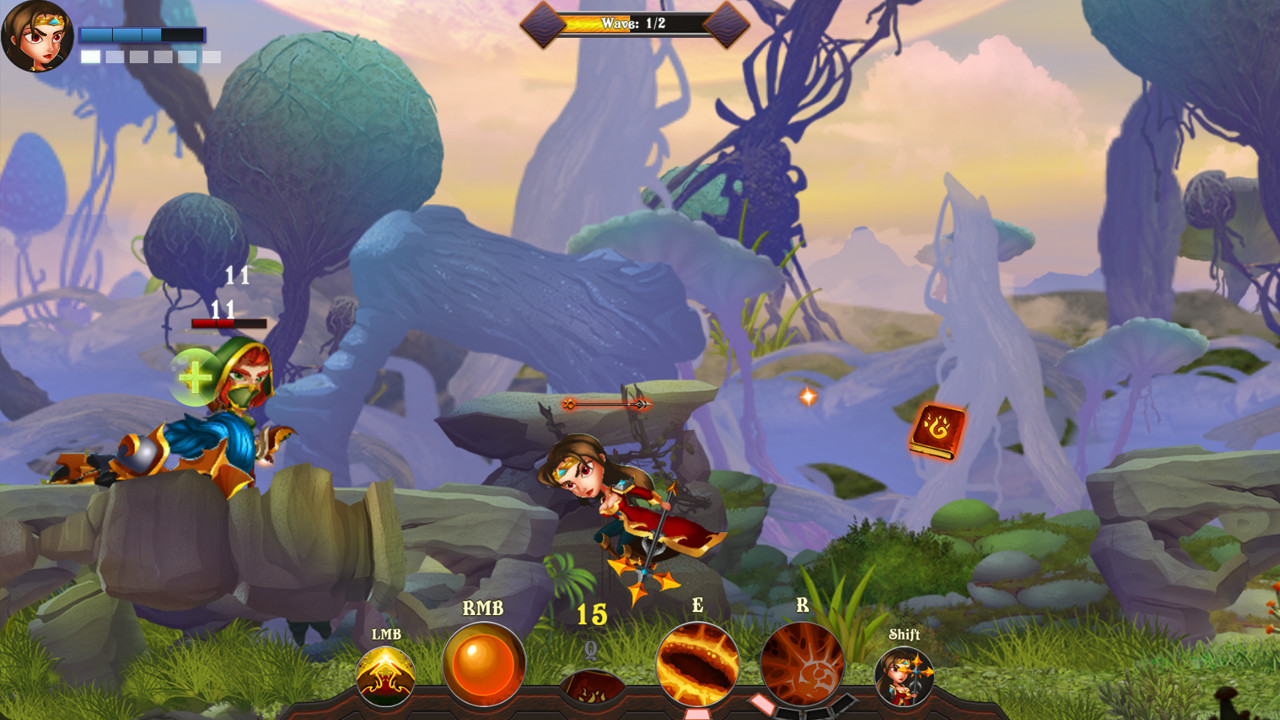This screenshot has height=720, width=1280.
Task: Toggle the pink charge segment under E skill
Action: pos(698,713)
